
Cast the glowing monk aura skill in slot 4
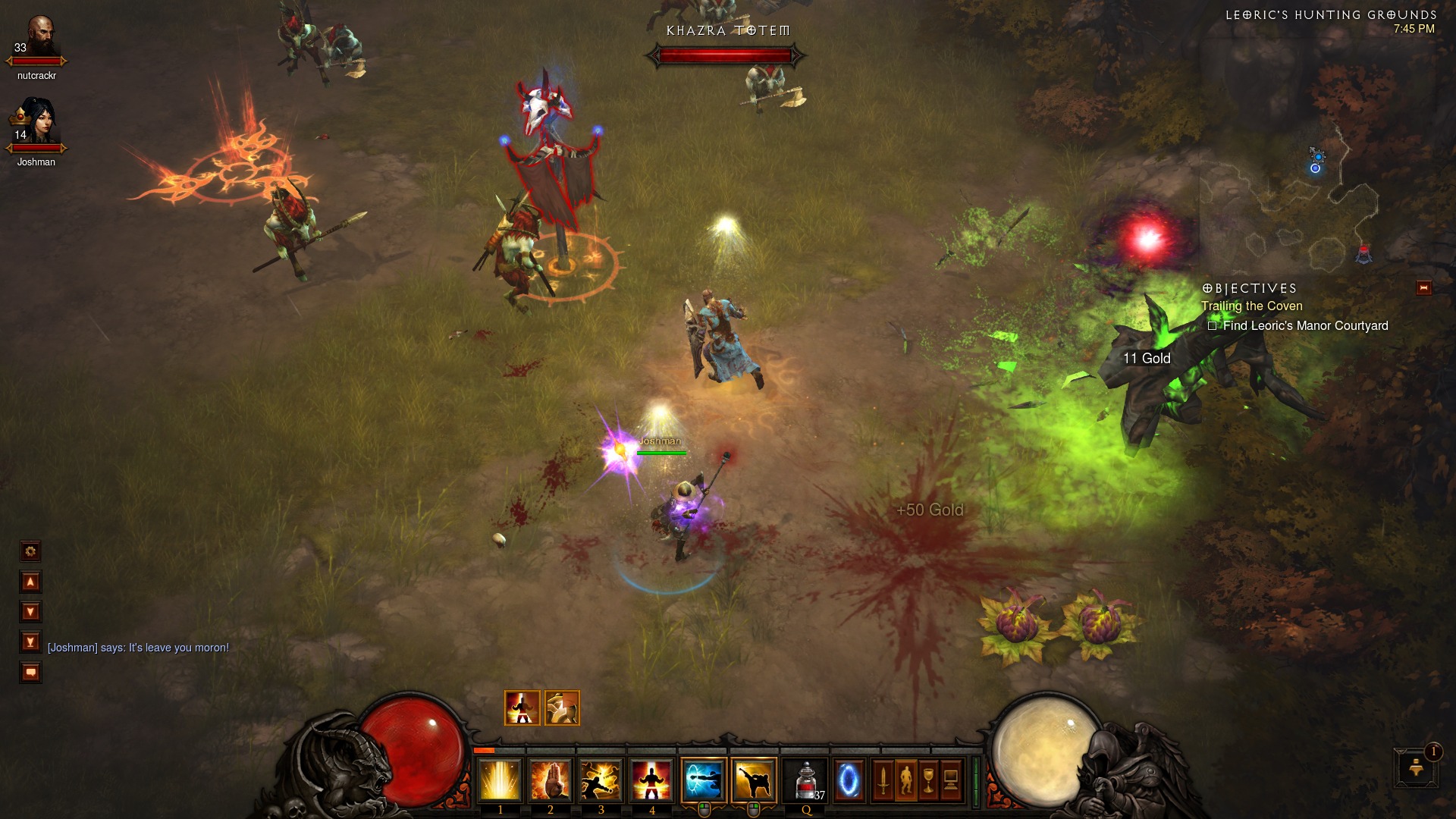[651, 780]
